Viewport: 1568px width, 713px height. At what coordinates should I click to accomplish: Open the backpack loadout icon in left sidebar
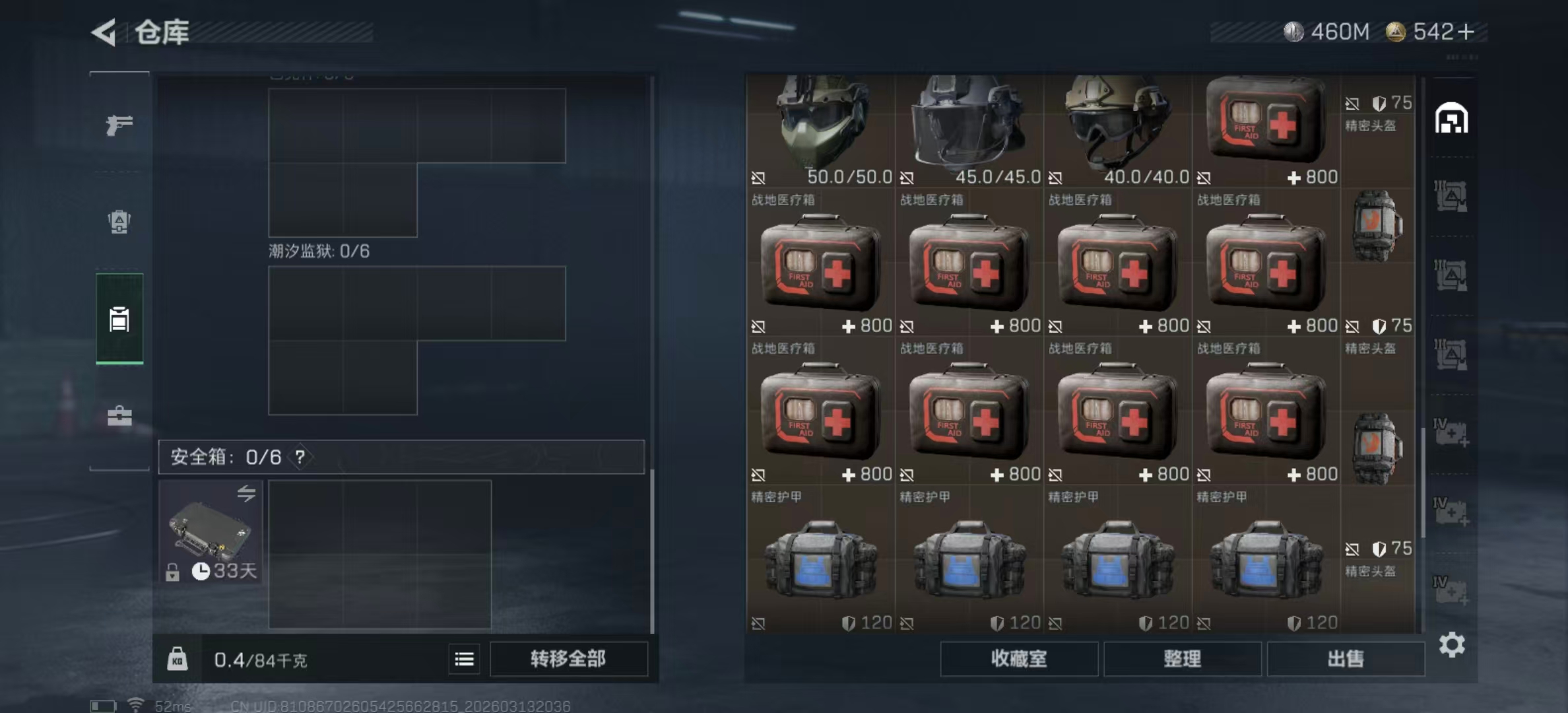[x=119, y=223]
